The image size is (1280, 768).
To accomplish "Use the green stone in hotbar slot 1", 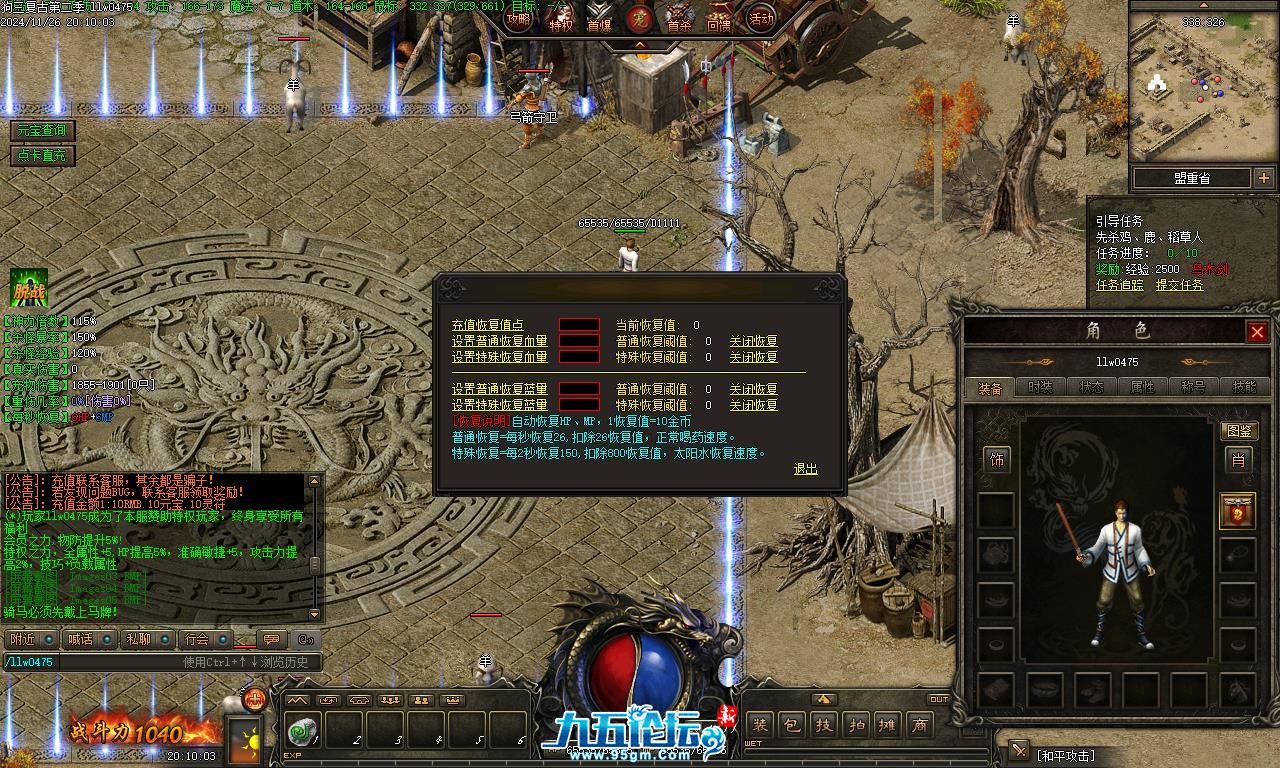I will tap(301, 731).
